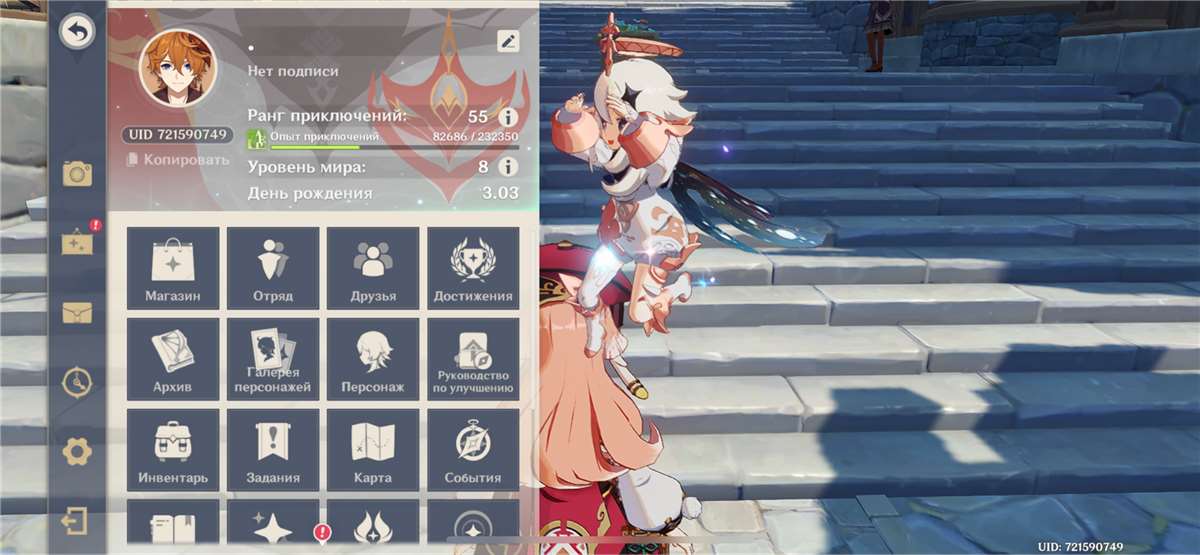1200x555 pixels.
Task: Open the Достижения achievements menu
Action: pos(473,267)
